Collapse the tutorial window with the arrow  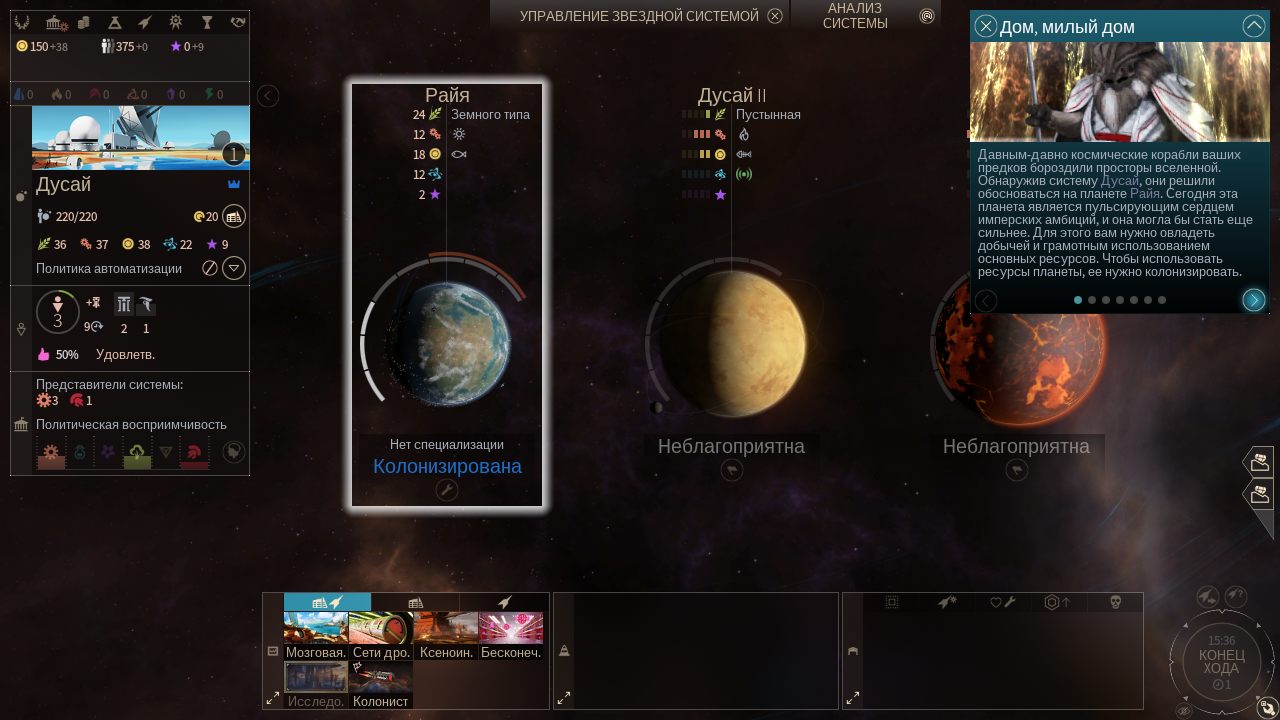(1253, 27)
